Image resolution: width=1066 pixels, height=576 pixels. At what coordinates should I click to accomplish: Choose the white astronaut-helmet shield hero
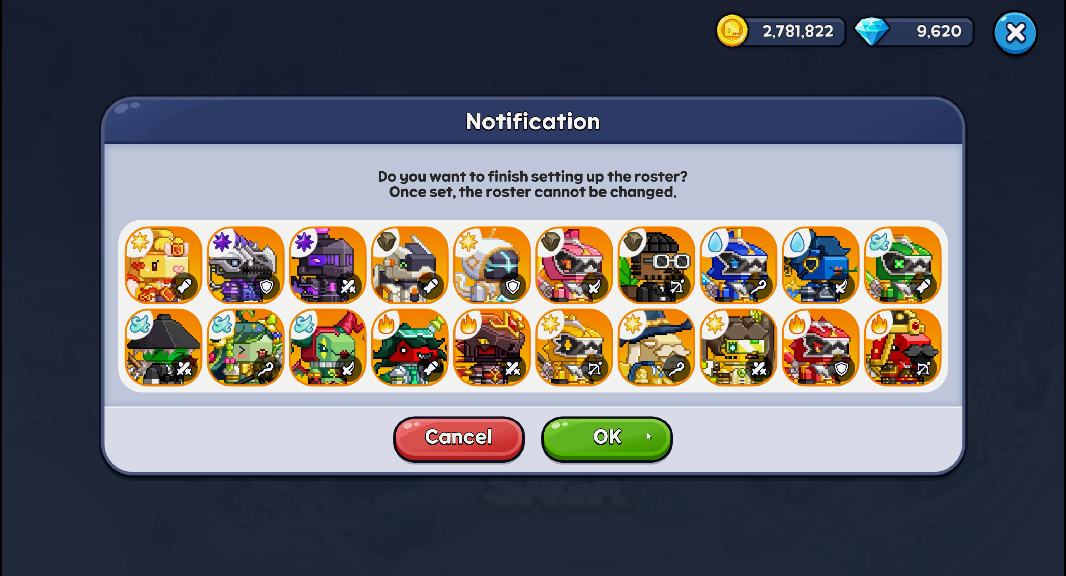point(492,265)
